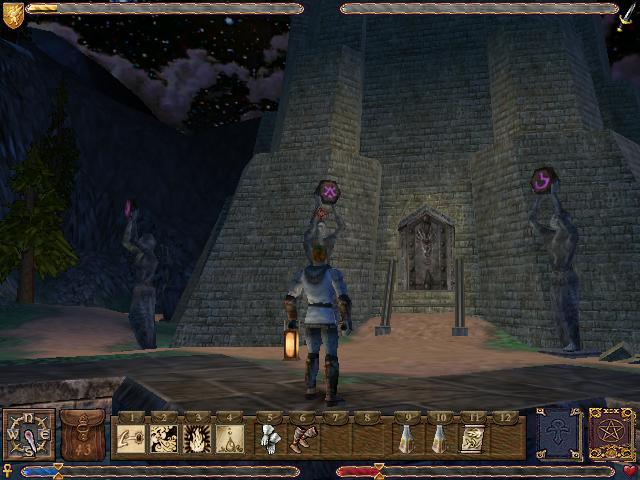Open the blue ankh journal book
Viewport: 640px width, 480px height.
pos(556,436)
